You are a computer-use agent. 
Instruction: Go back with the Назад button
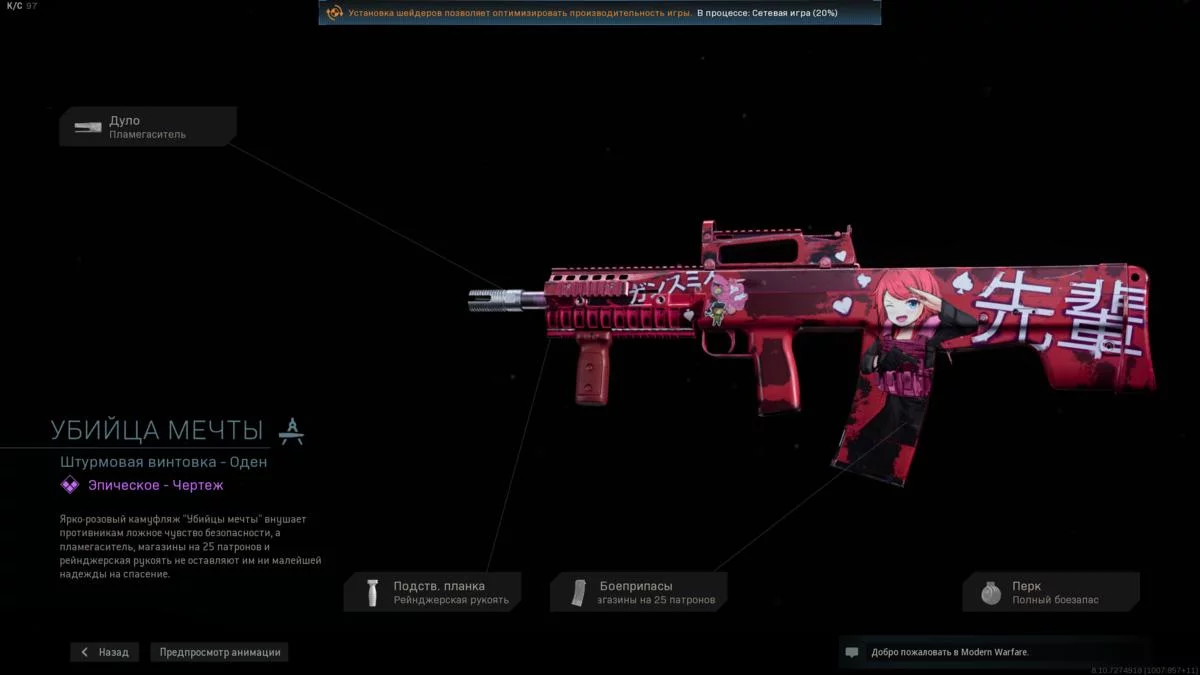[105, 652]
